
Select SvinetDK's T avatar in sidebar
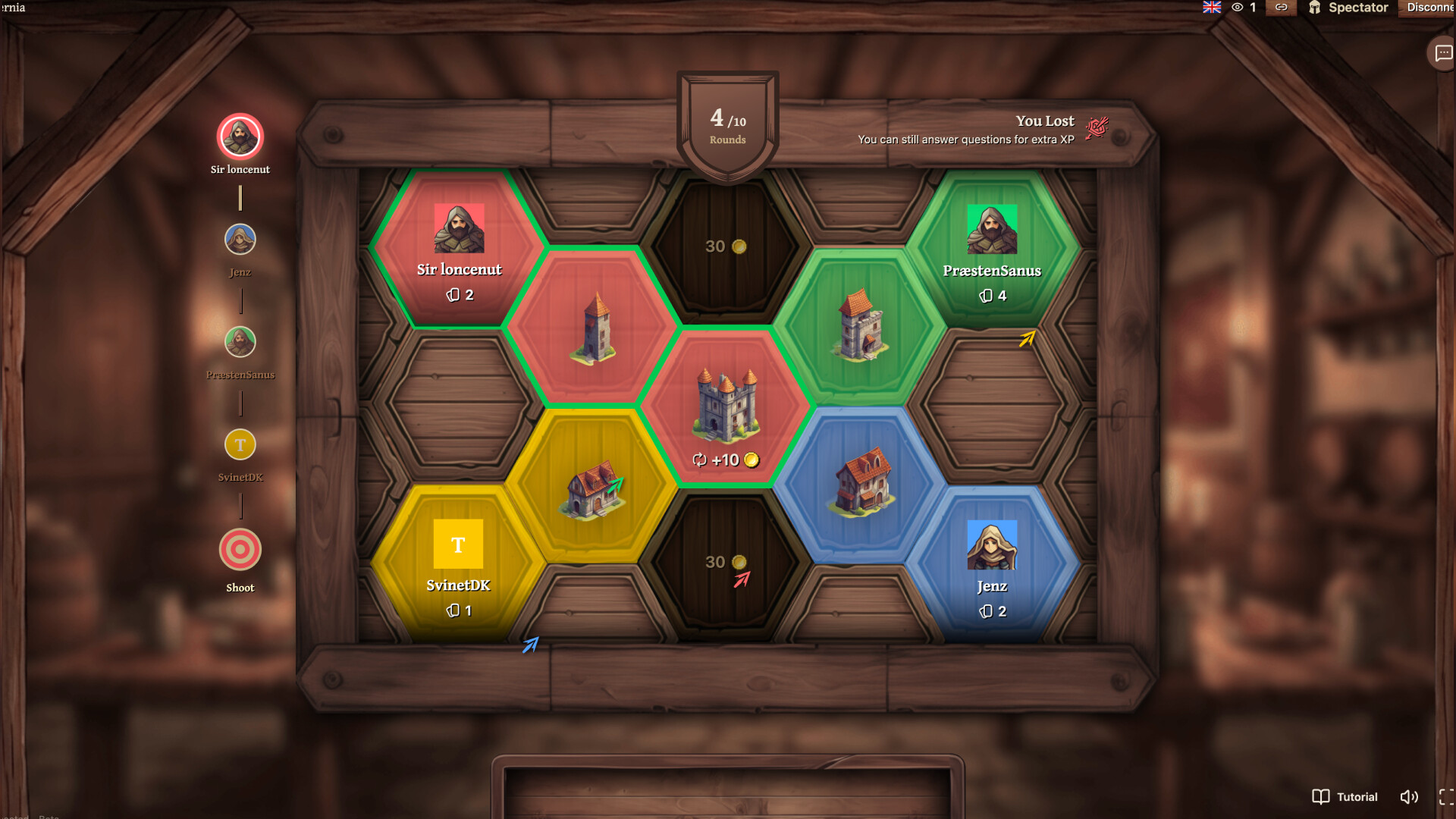tap(240, 444)
